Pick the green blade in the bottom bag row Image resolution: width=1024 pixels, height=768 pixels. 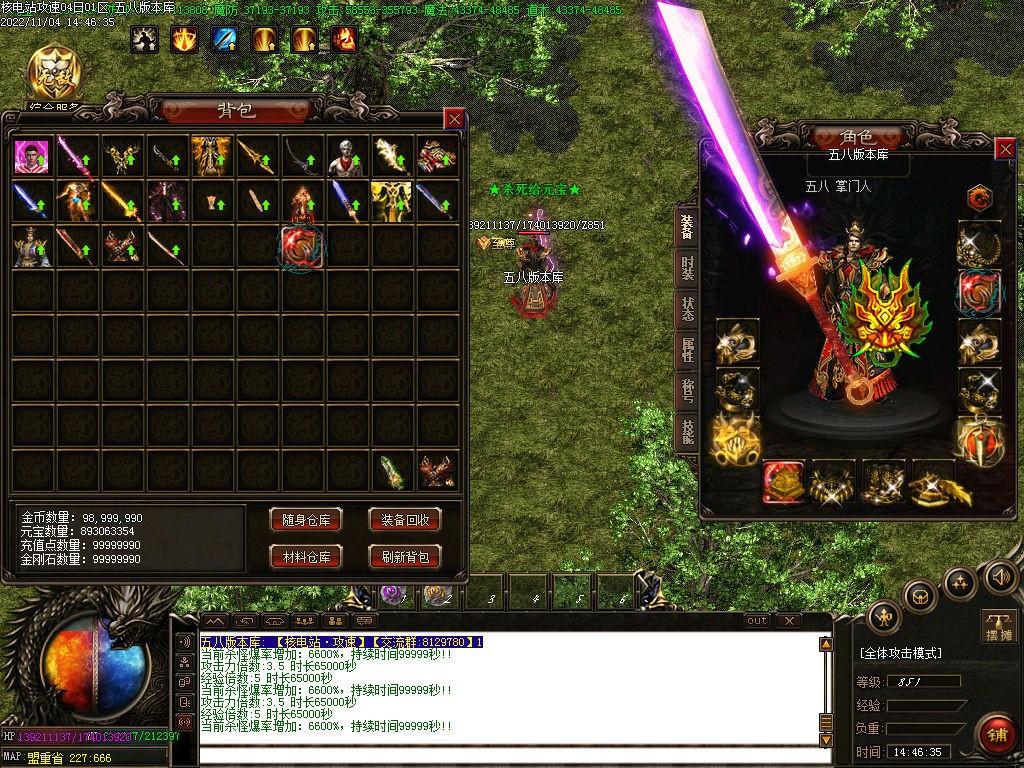[x=392, y=472]
